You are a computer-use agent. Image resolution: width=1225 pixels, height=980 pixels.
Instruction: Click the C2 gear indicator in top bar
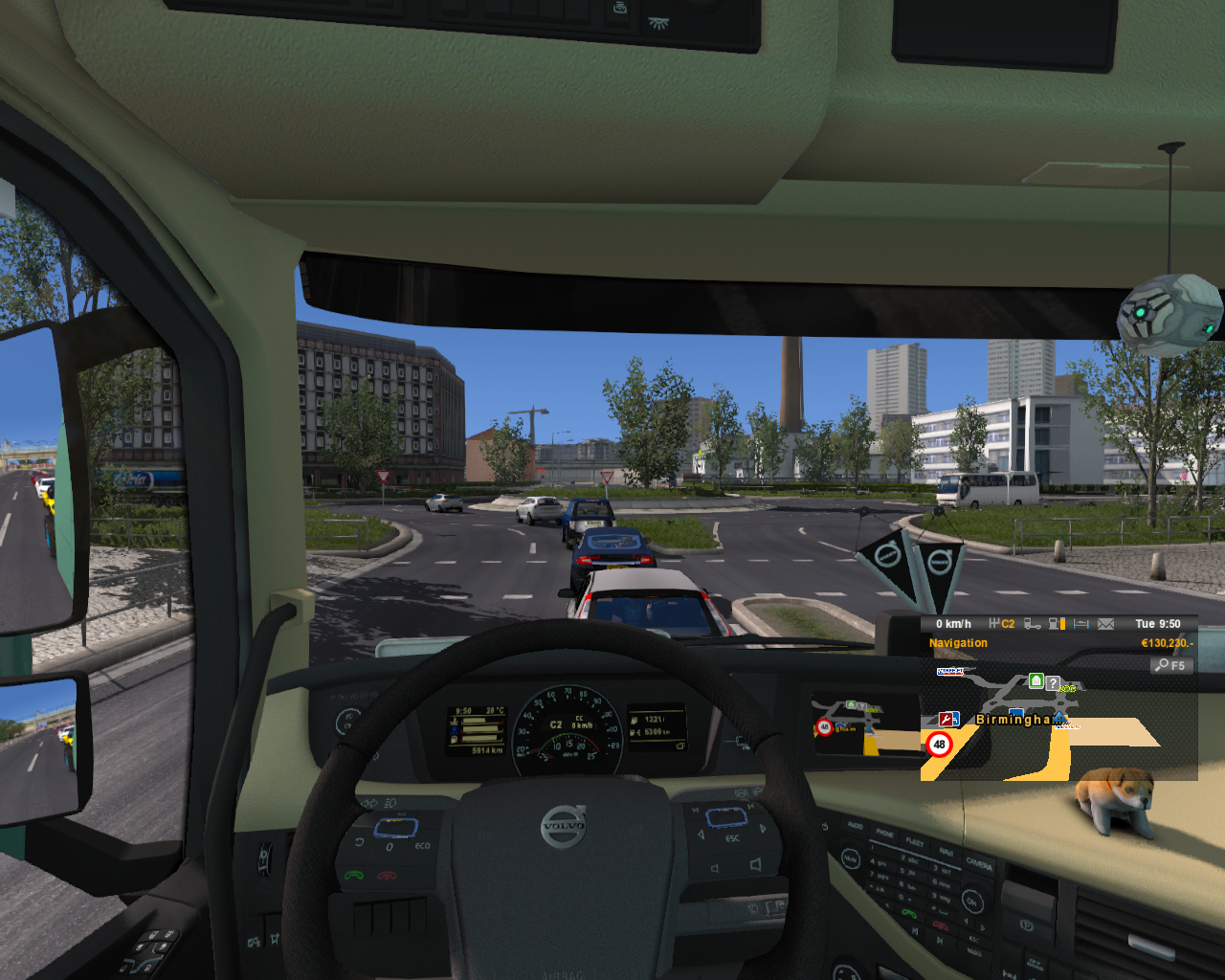click(x=1008, y=623)
